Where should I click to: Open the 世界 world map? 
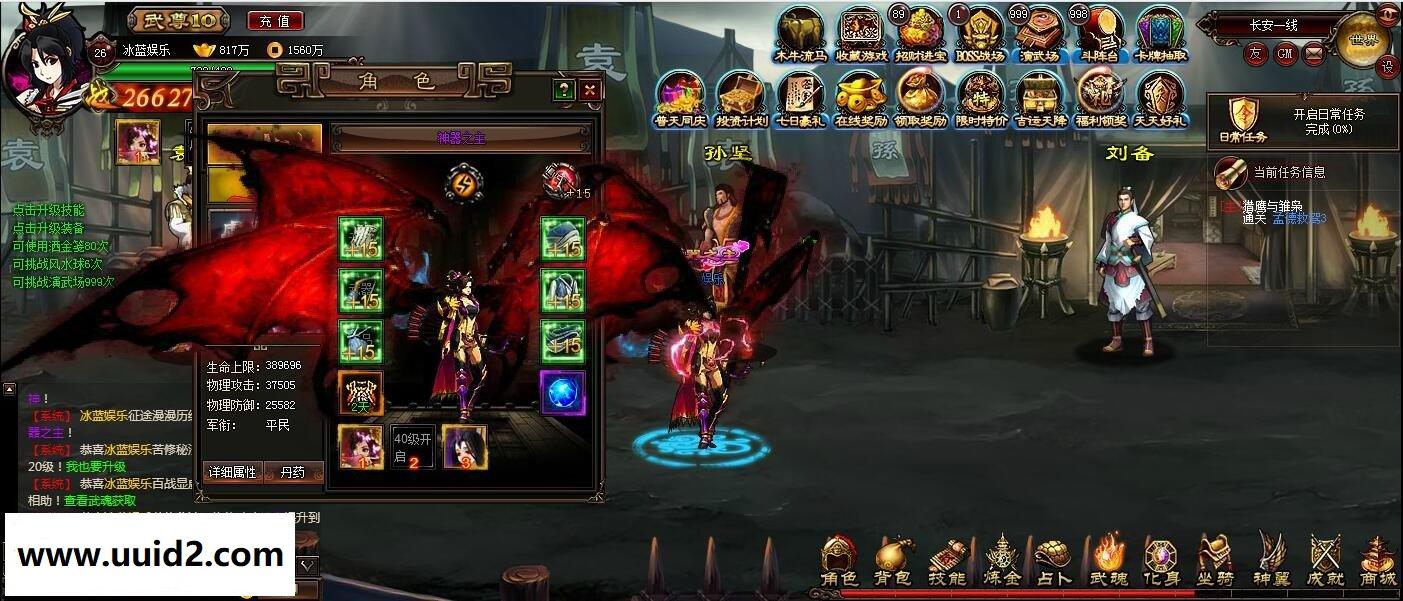(x=1363, y=41)
